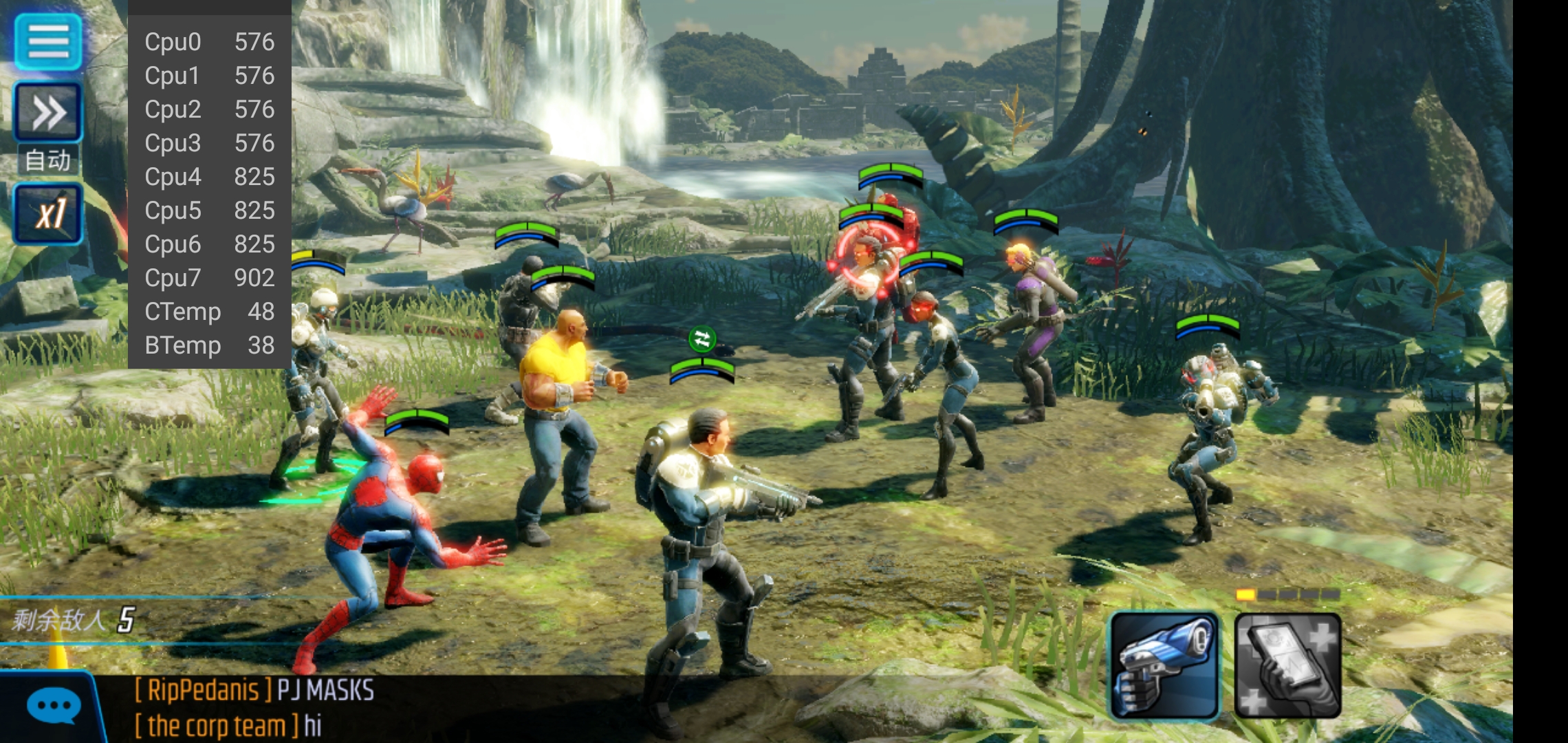Open the hamburger pause menu
The height and width of the screenshot is (743, 1568).
pyautogui.click(x=48, y=41)
